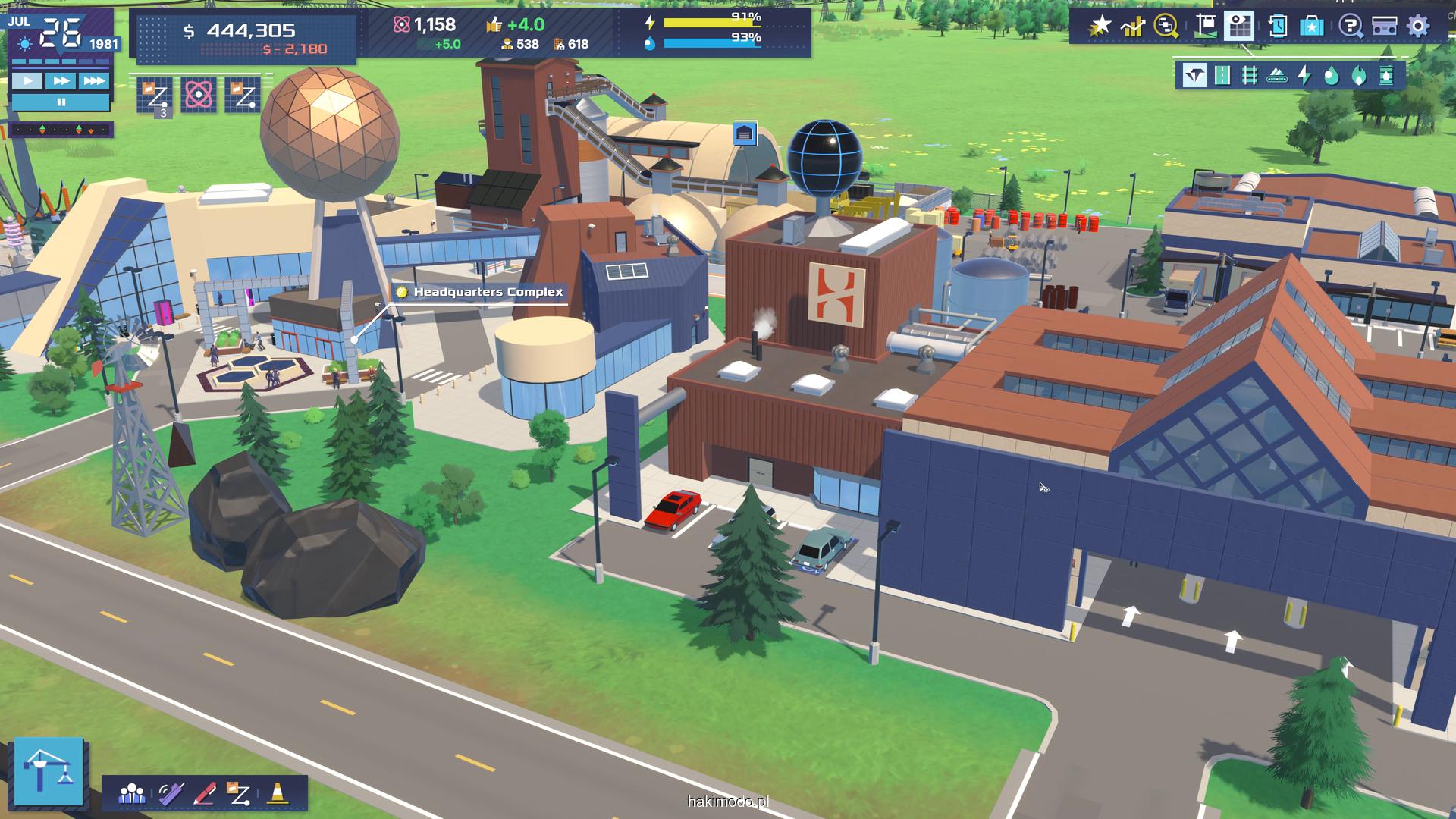Open the boombox radio panel
This screenshot has width=1456, height=819.
point(1384,27)
